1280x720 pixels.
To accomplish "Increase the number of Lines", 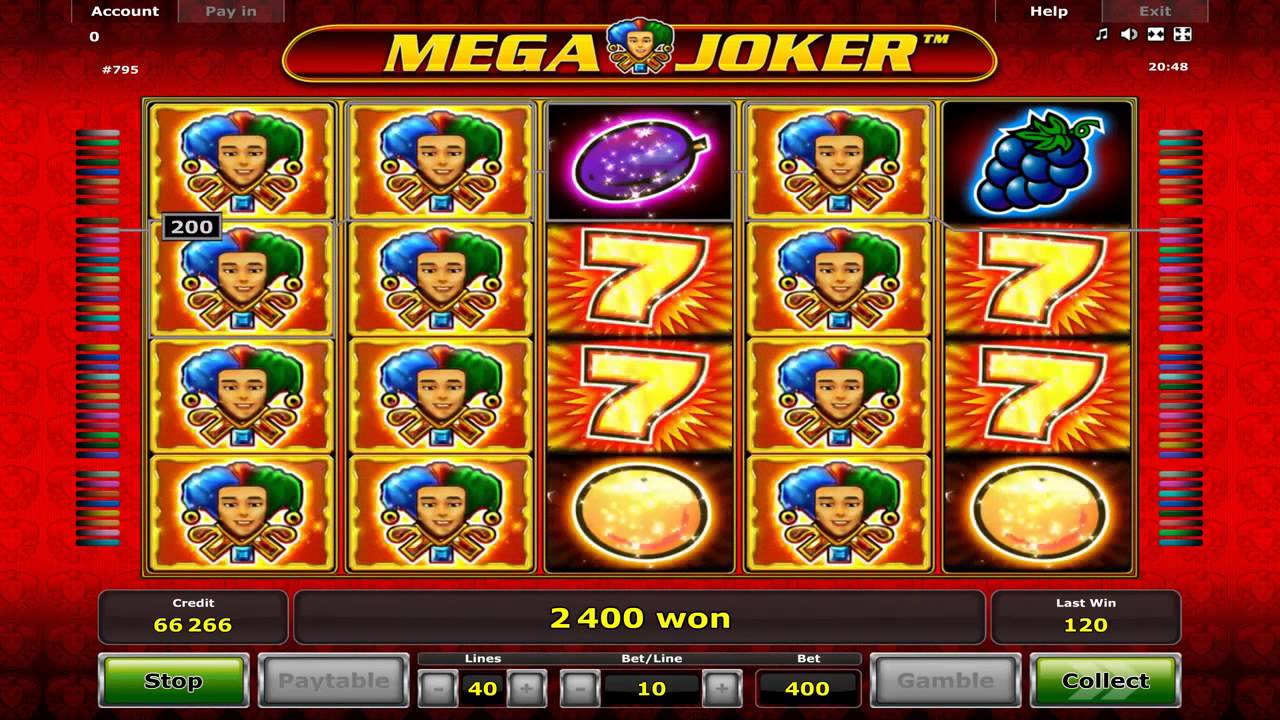I will [x=527, y=688].
